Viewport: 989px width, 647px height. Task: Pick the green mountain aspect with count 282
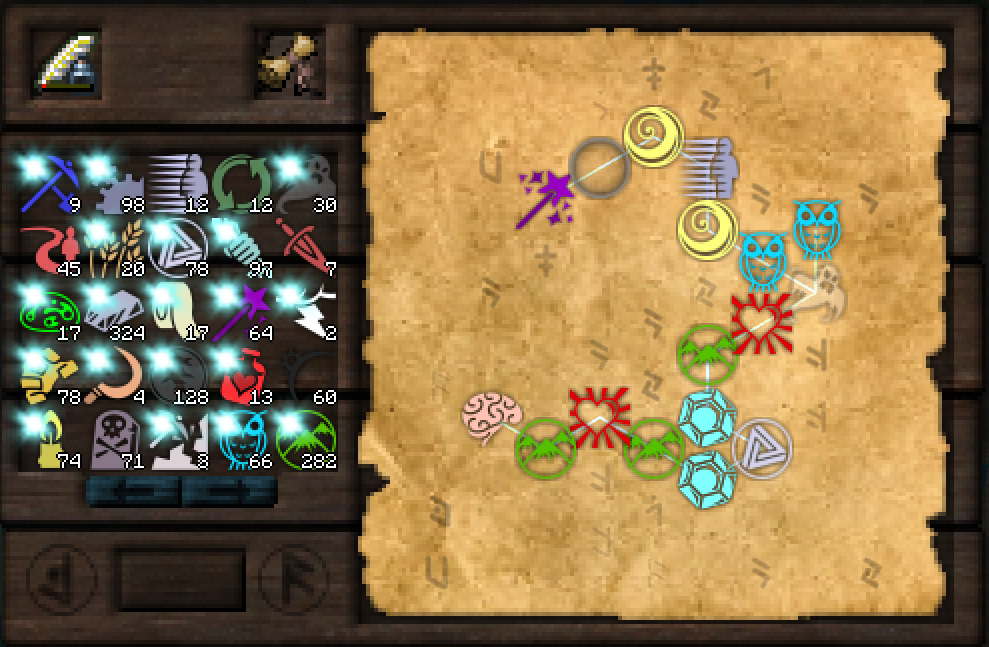point(305,439)
